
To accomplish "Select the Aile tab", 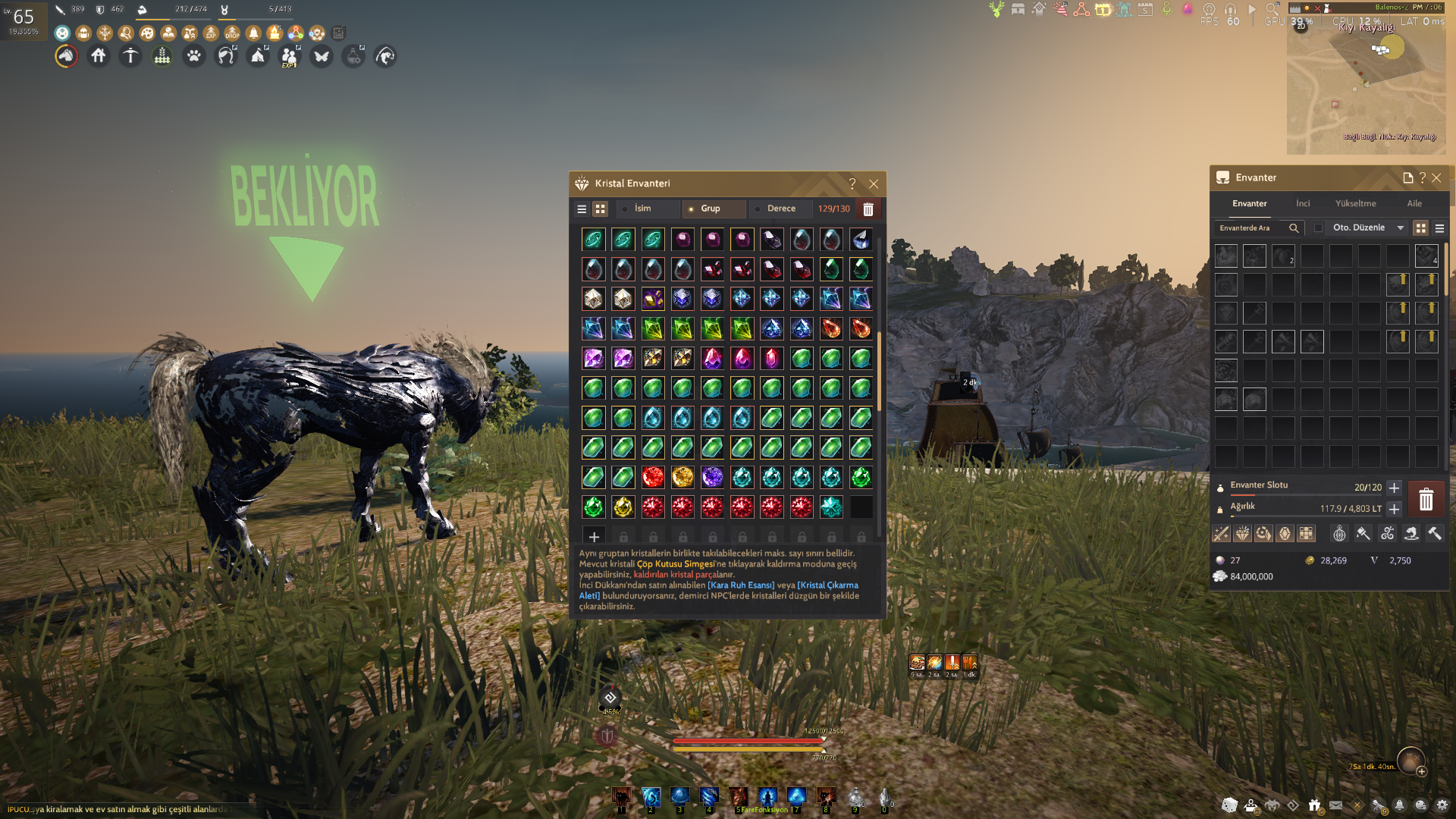I will click(x=1414, y=203).
